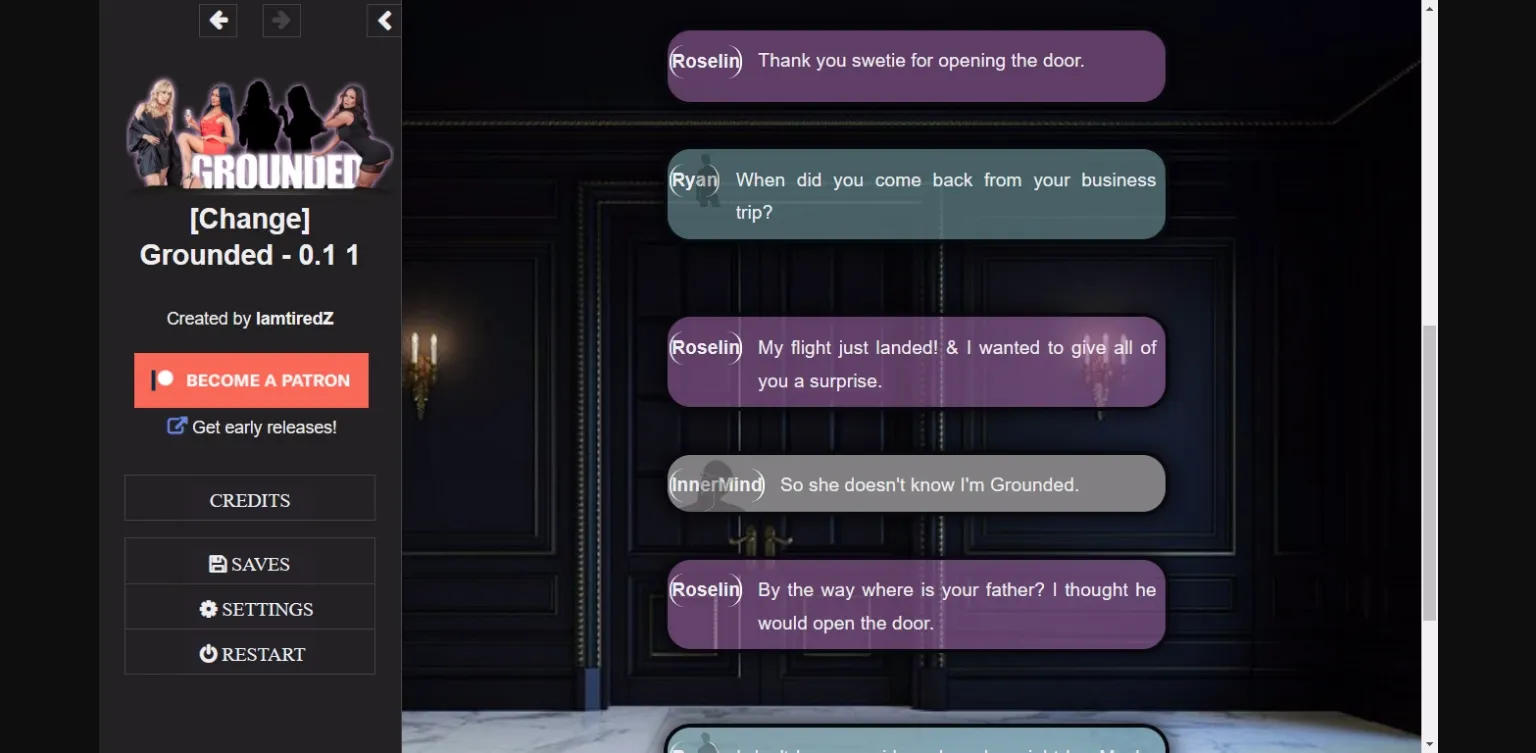1536x753 pixels.
Task: Click the external-link icon before Get early releases
Action: point(177,426)
